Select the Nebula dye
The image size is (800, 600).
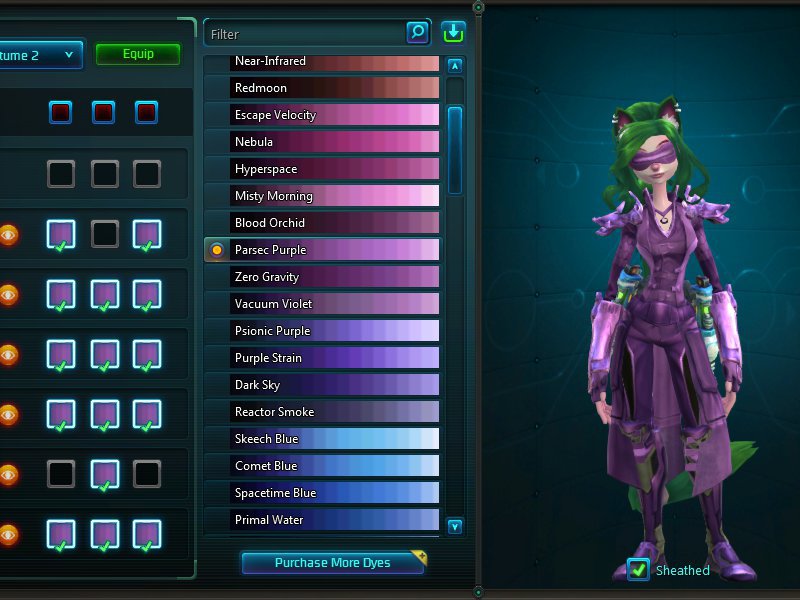point(322,142)
